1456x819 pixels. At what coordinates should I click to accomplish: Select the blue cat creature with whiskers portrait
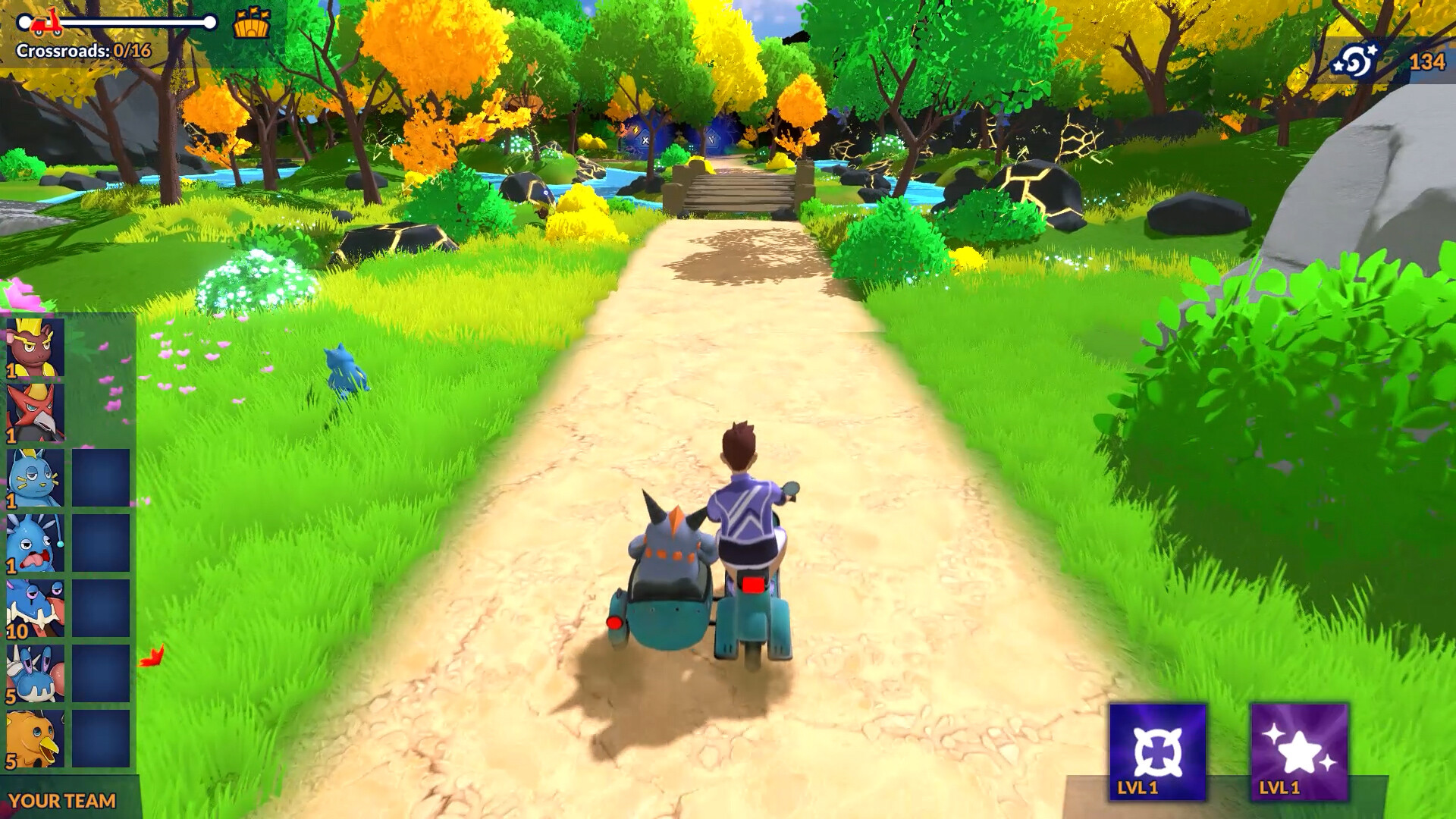33,478
